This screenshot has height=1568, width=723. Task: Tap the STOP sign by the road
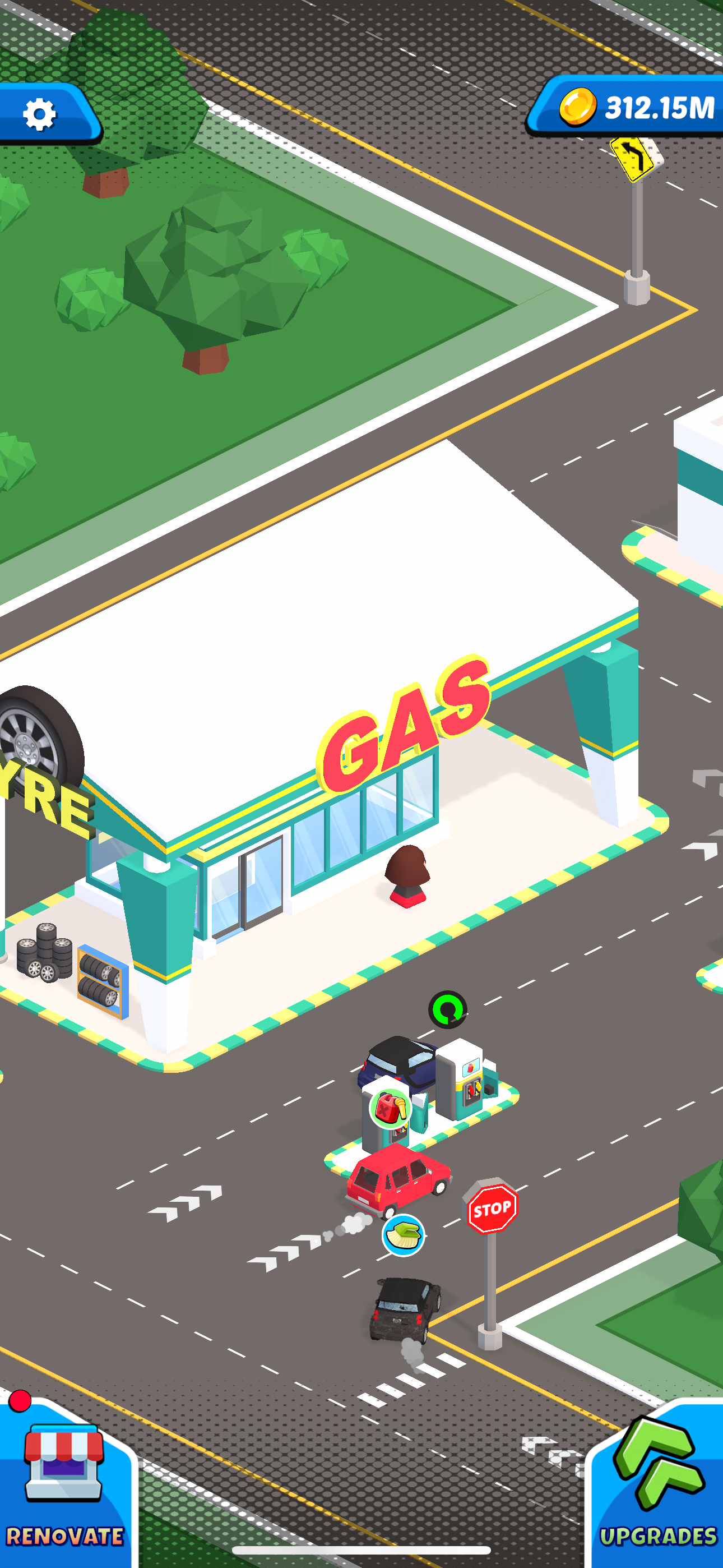pyautogui.click(x=490, y=1209)
